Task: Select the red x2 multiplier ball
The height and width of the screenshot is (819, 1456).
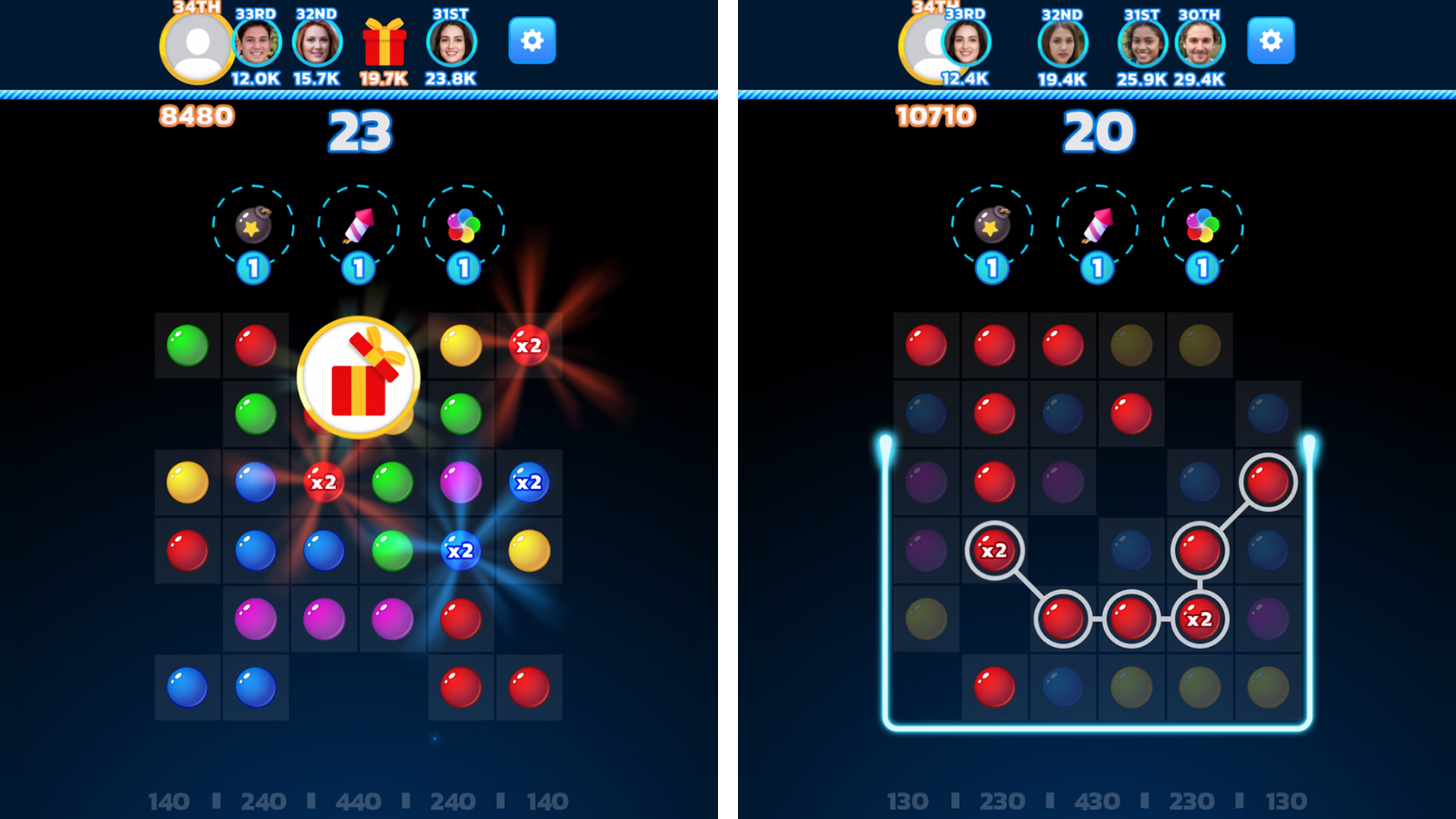Action: tap(323, 482)
